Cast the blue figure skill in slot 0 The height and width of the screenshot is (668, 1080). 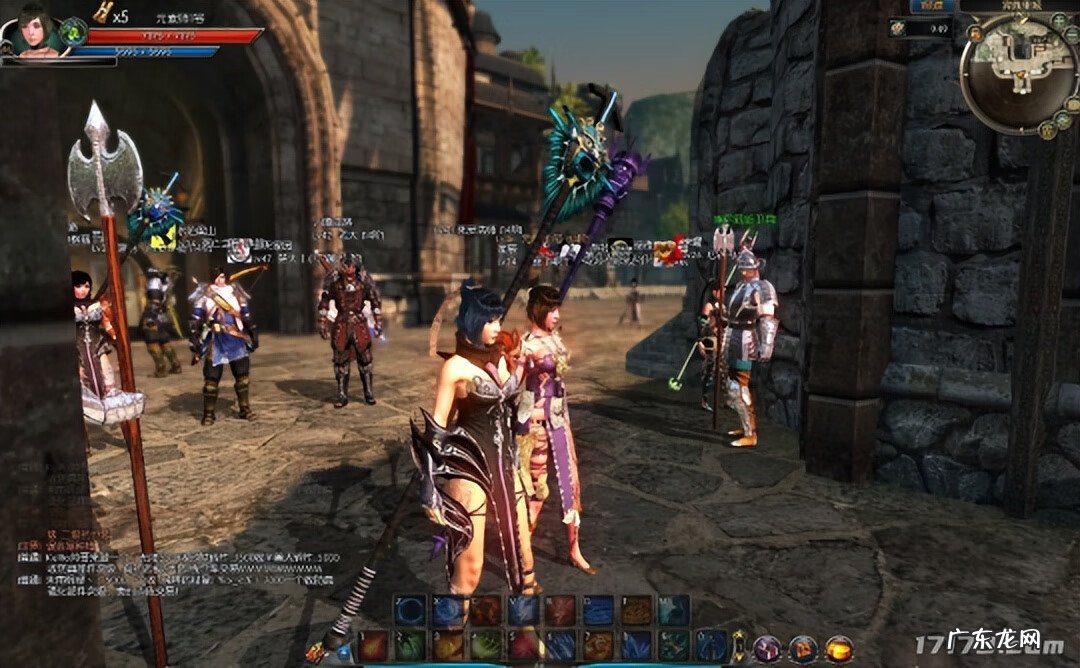[711, 645]
